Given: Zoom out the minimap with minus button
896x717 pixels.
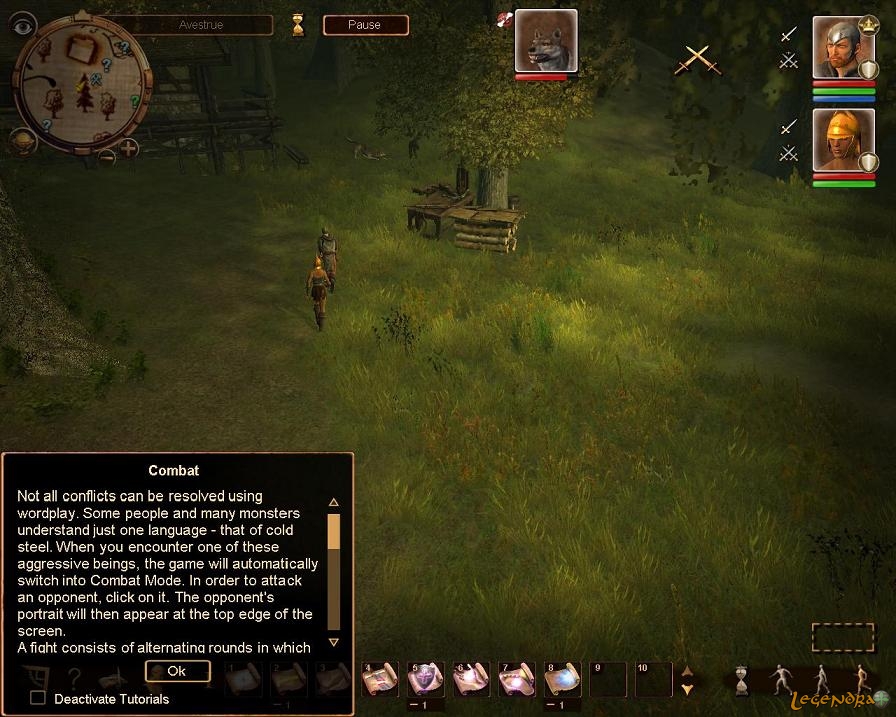Looking at the screenshot, I should pos(106,155).
